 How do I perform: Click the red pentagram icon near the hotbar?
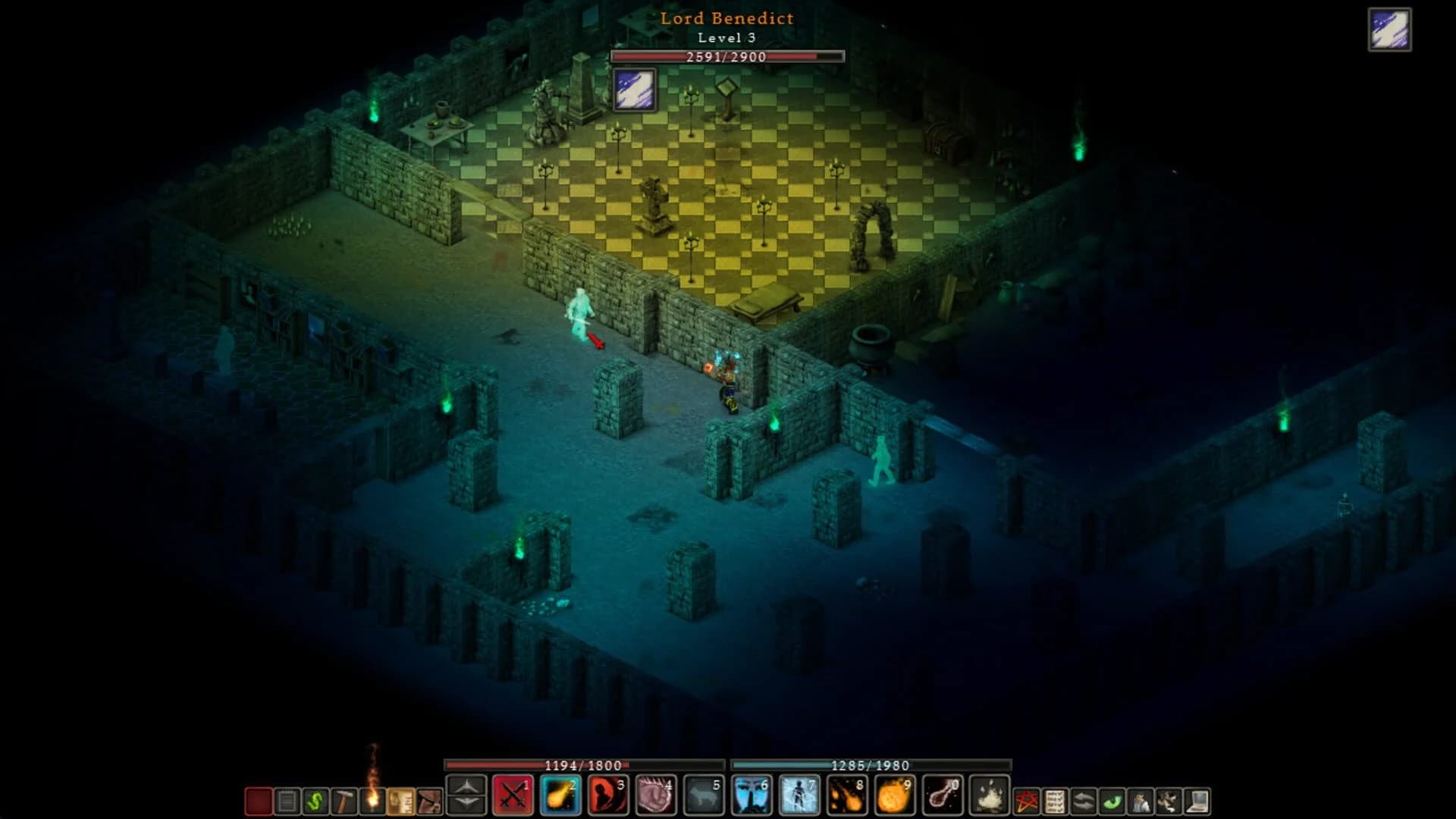[1026, 802]
